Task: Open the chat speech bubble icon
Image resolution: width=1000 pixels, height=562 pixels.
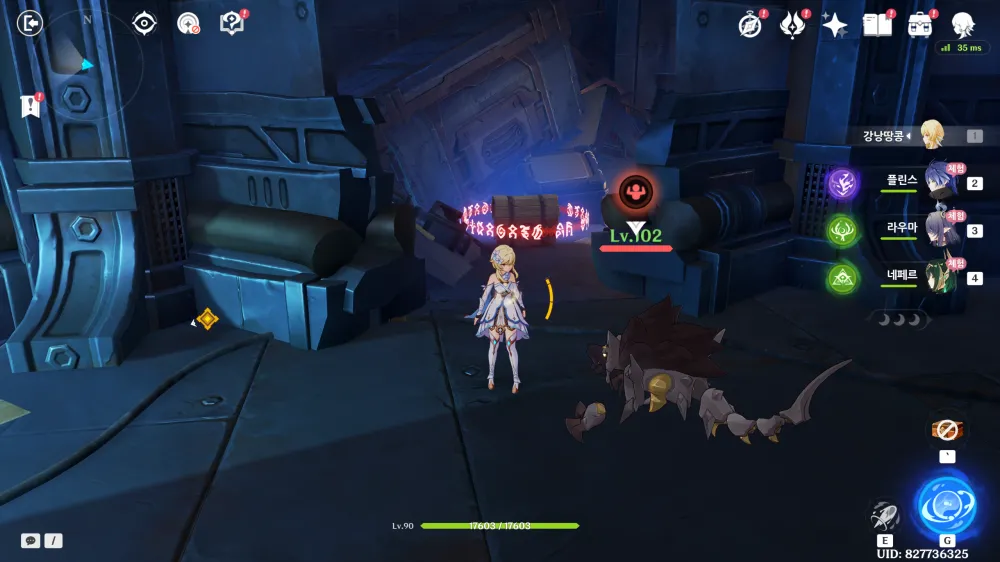Action: (x=31, y=540)
